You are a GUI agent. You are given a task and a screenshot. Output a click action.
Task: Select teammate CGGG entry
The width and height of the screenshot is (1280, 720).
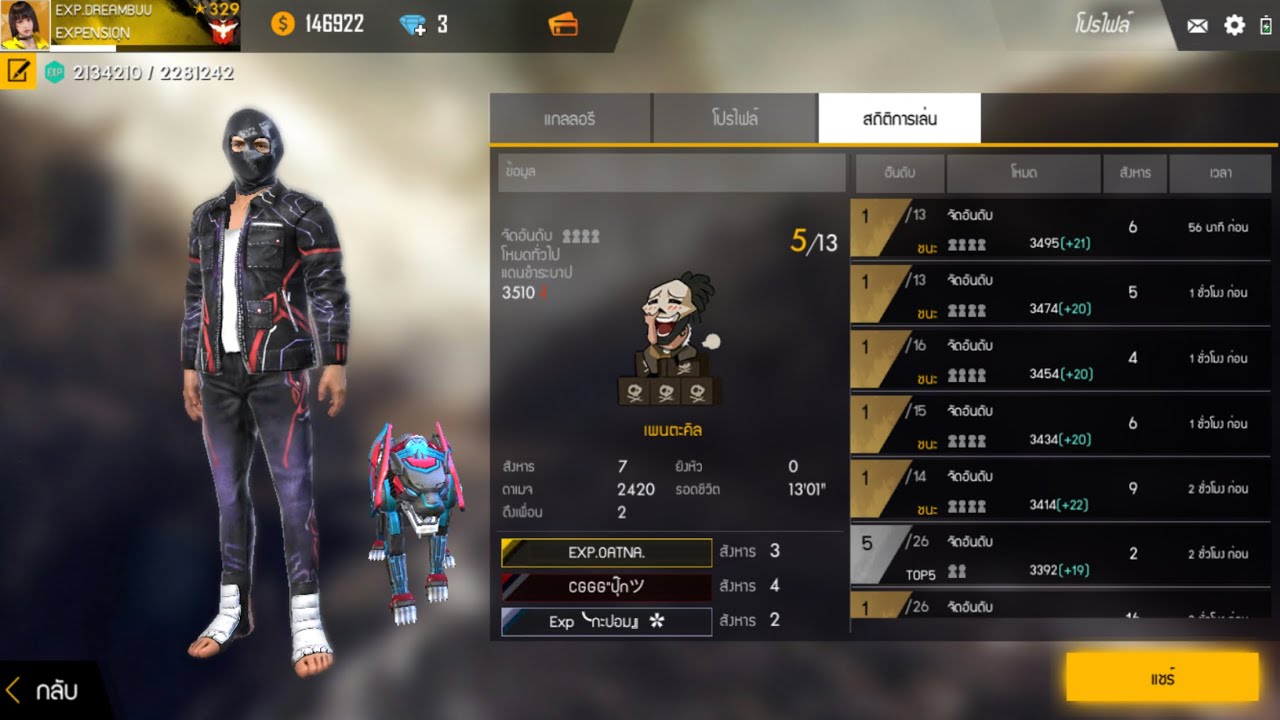click(x=606, y=587)
